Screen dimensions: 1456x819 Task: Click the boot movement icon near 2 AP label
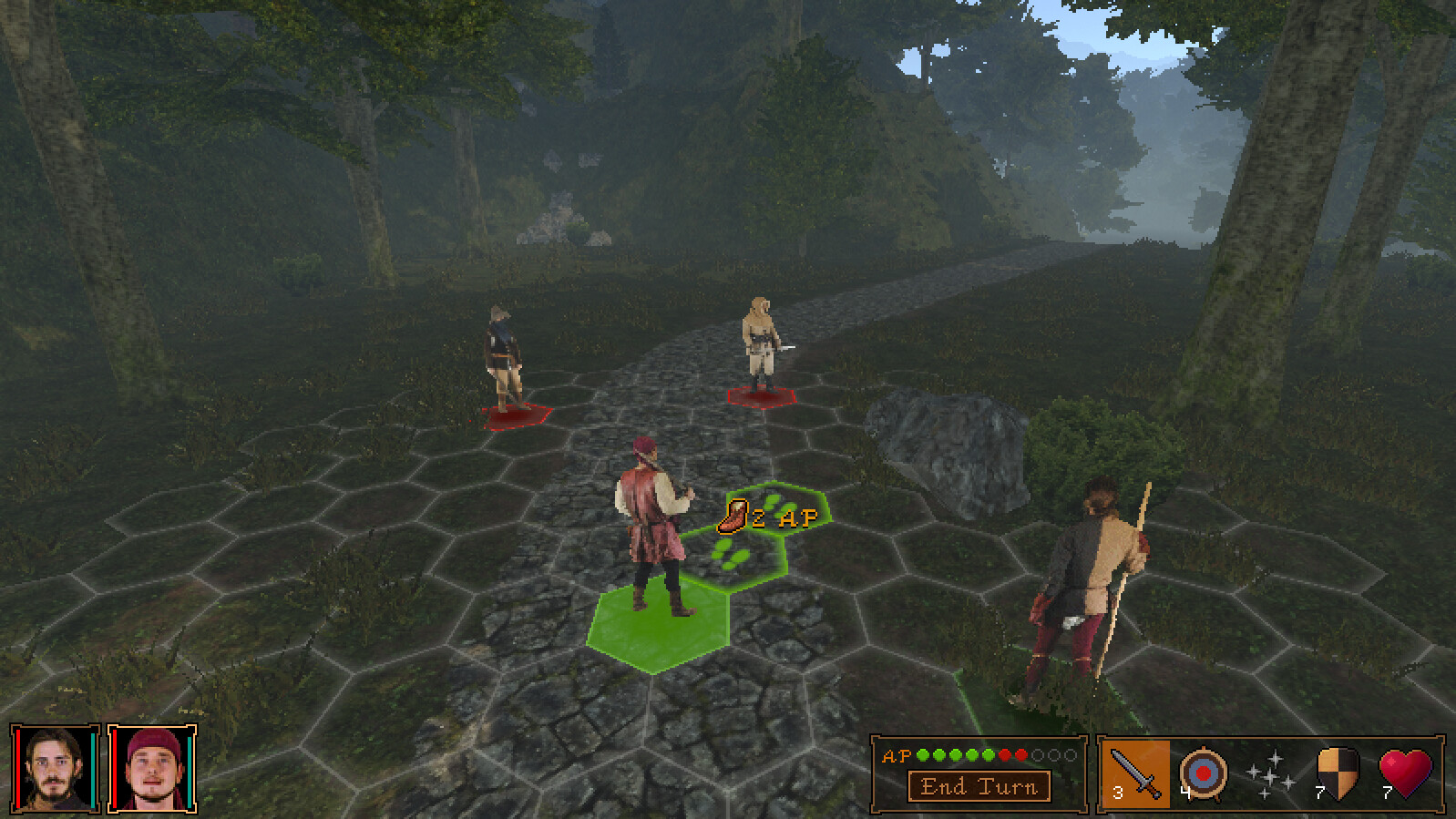tap(733, 517)
